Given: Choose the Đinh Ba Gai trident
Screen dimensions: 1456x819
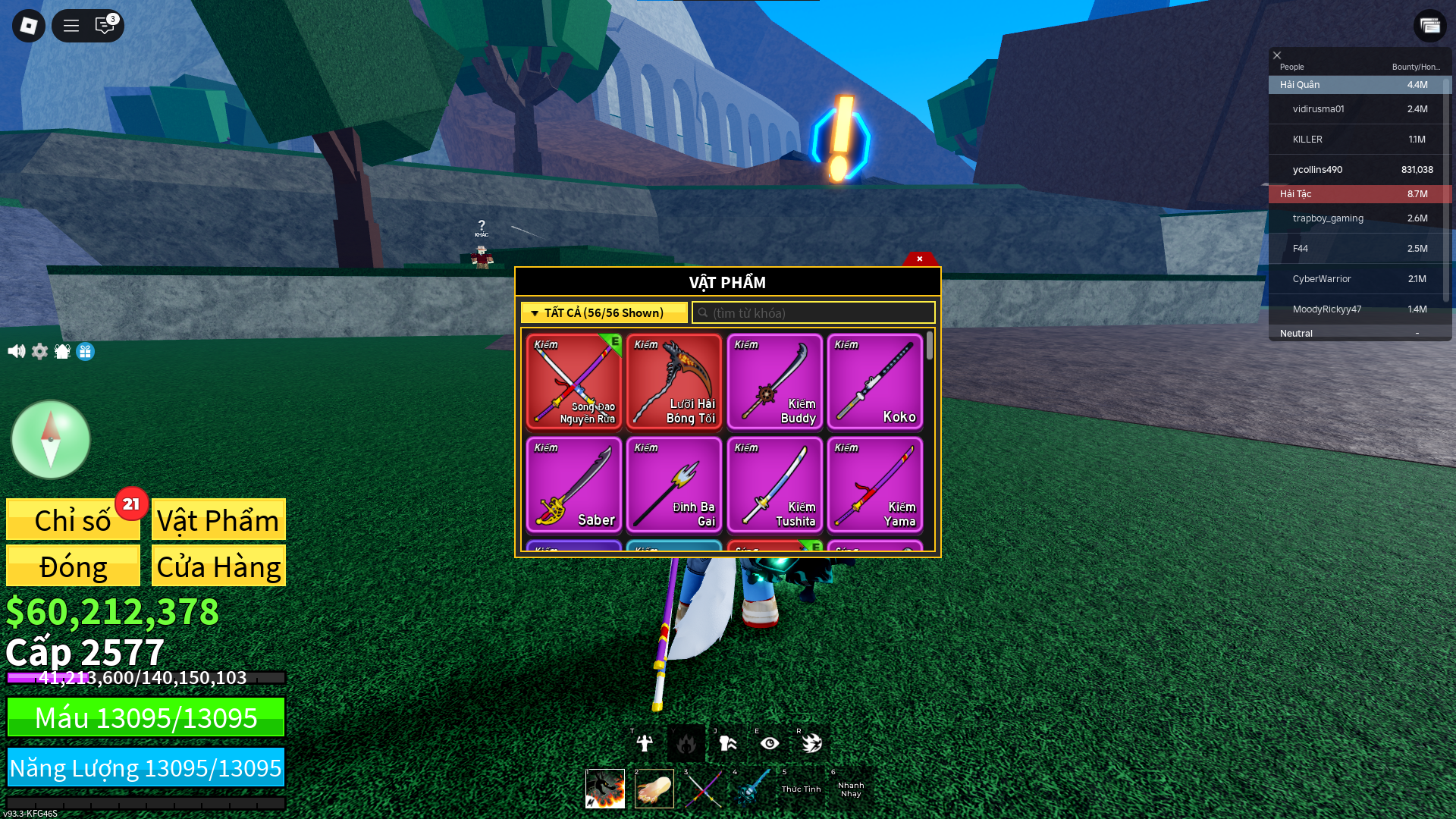Looking at the screenshot, I should point(674,485).
